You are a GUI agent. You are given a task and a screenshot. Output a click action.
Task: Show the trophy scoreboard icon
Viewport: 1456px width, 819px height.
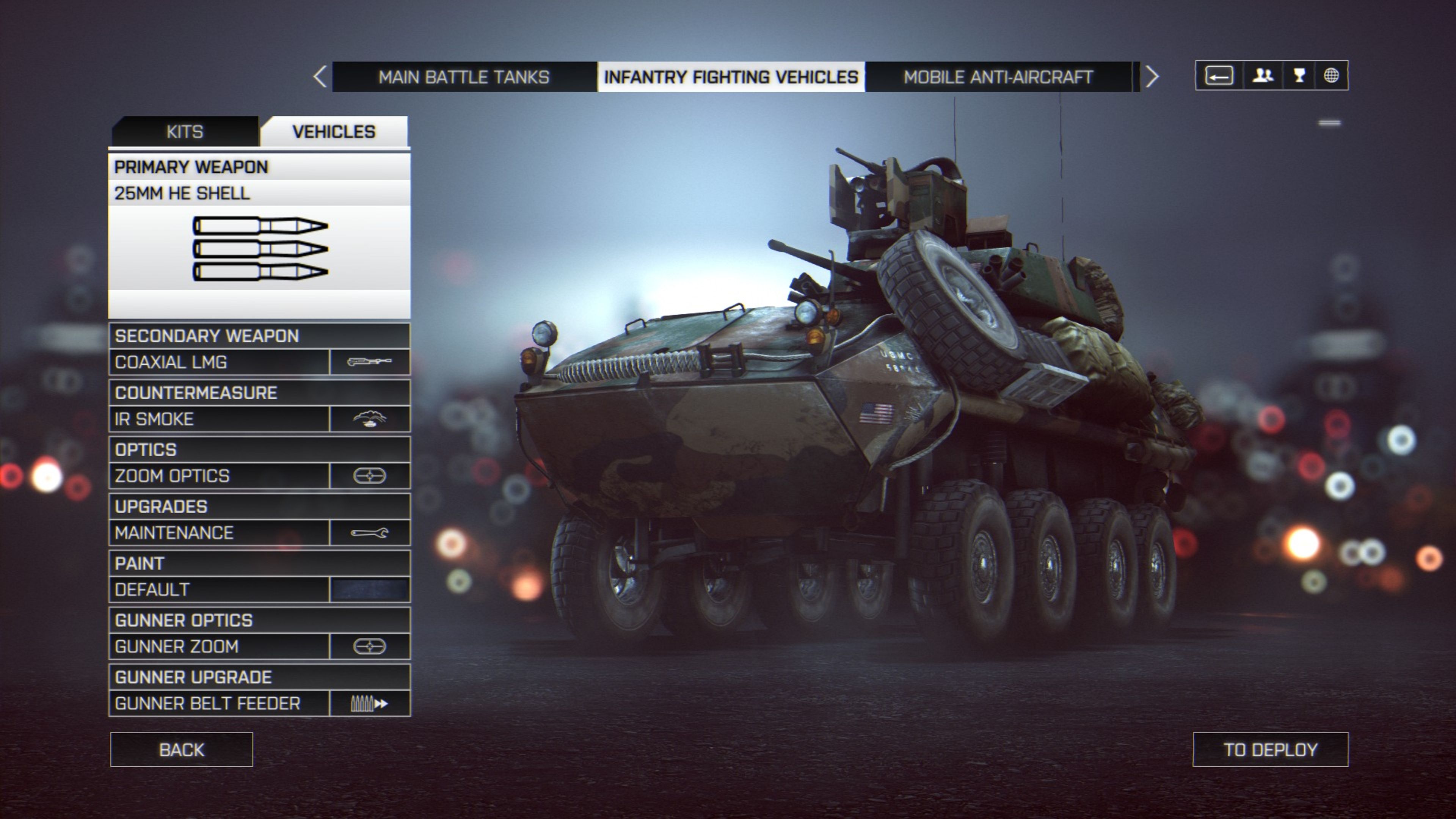click(x=1299, y=75)
